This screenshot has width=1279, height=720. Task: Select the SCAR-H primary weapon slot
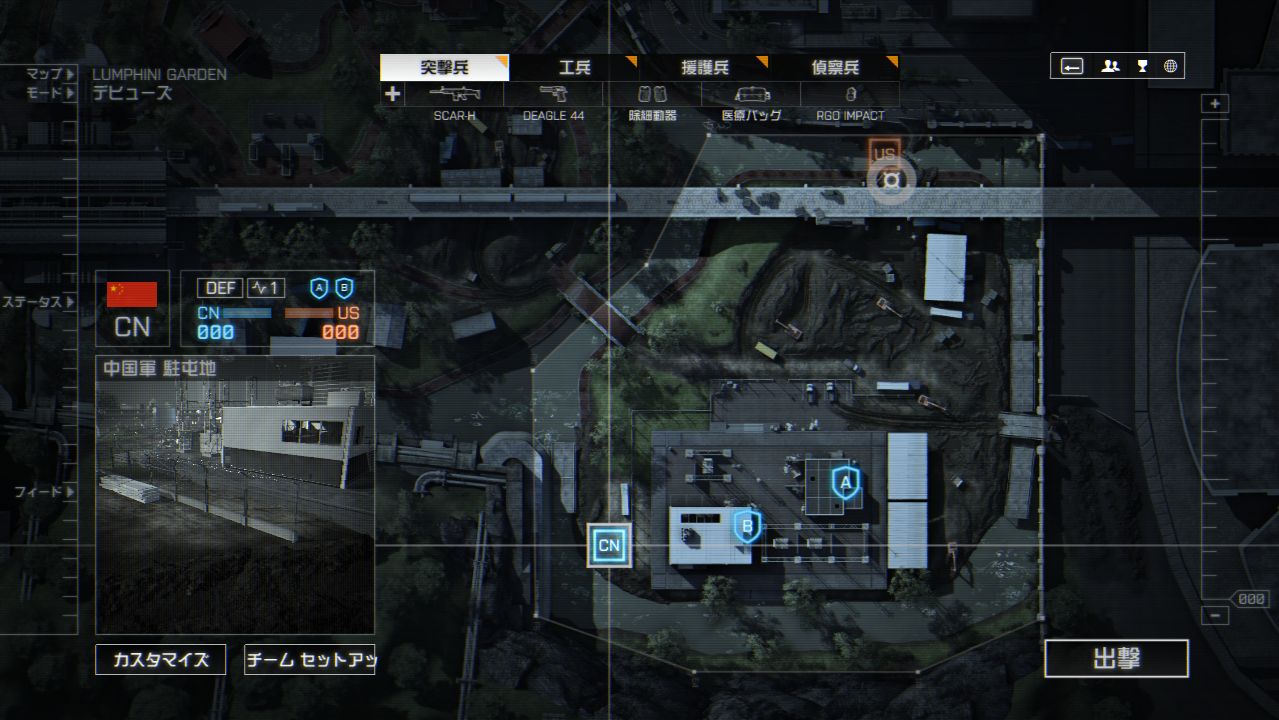point(455,95)
